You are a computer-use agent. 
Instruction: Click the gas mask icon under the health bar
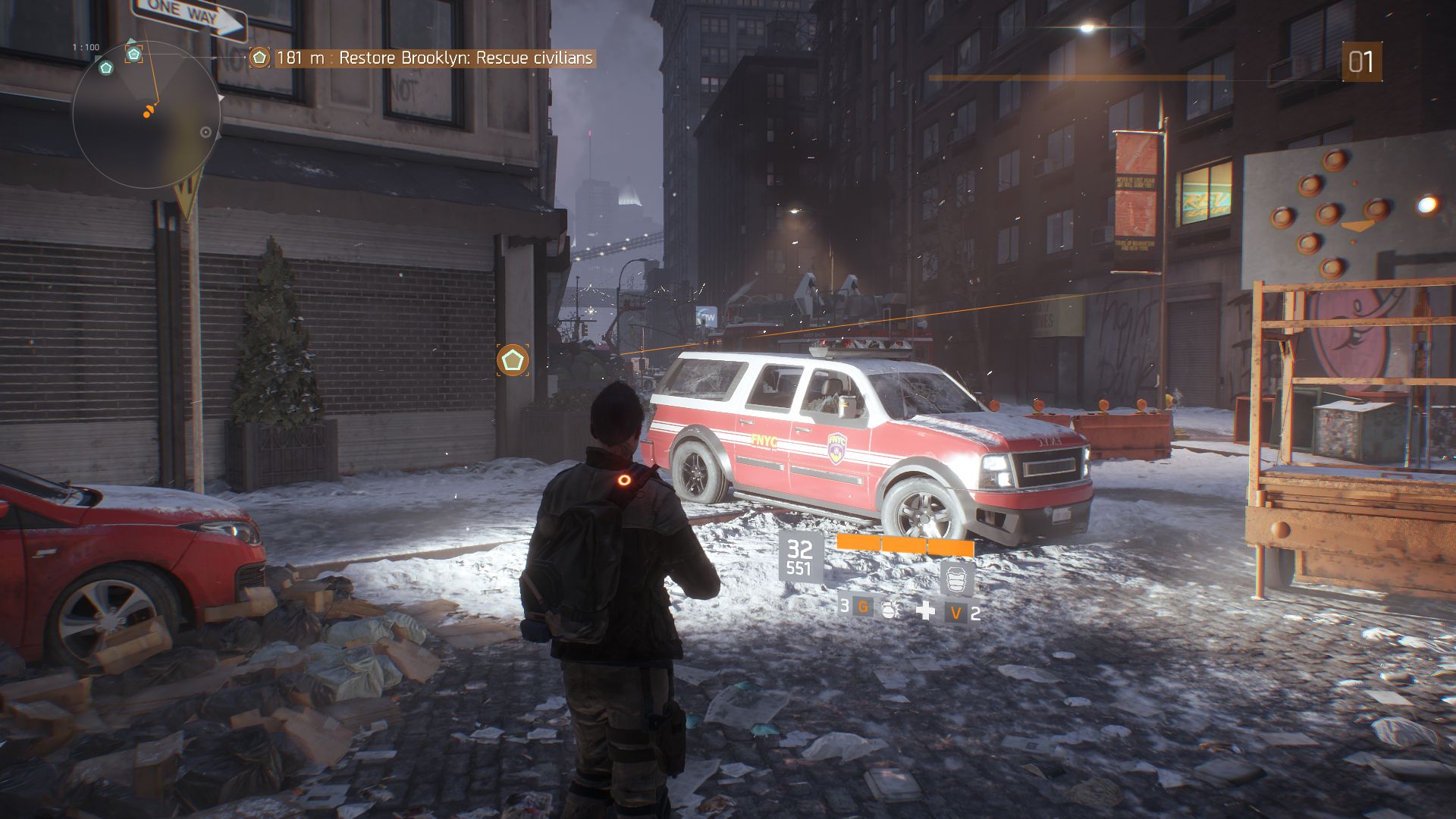click(x=956, y=579)
